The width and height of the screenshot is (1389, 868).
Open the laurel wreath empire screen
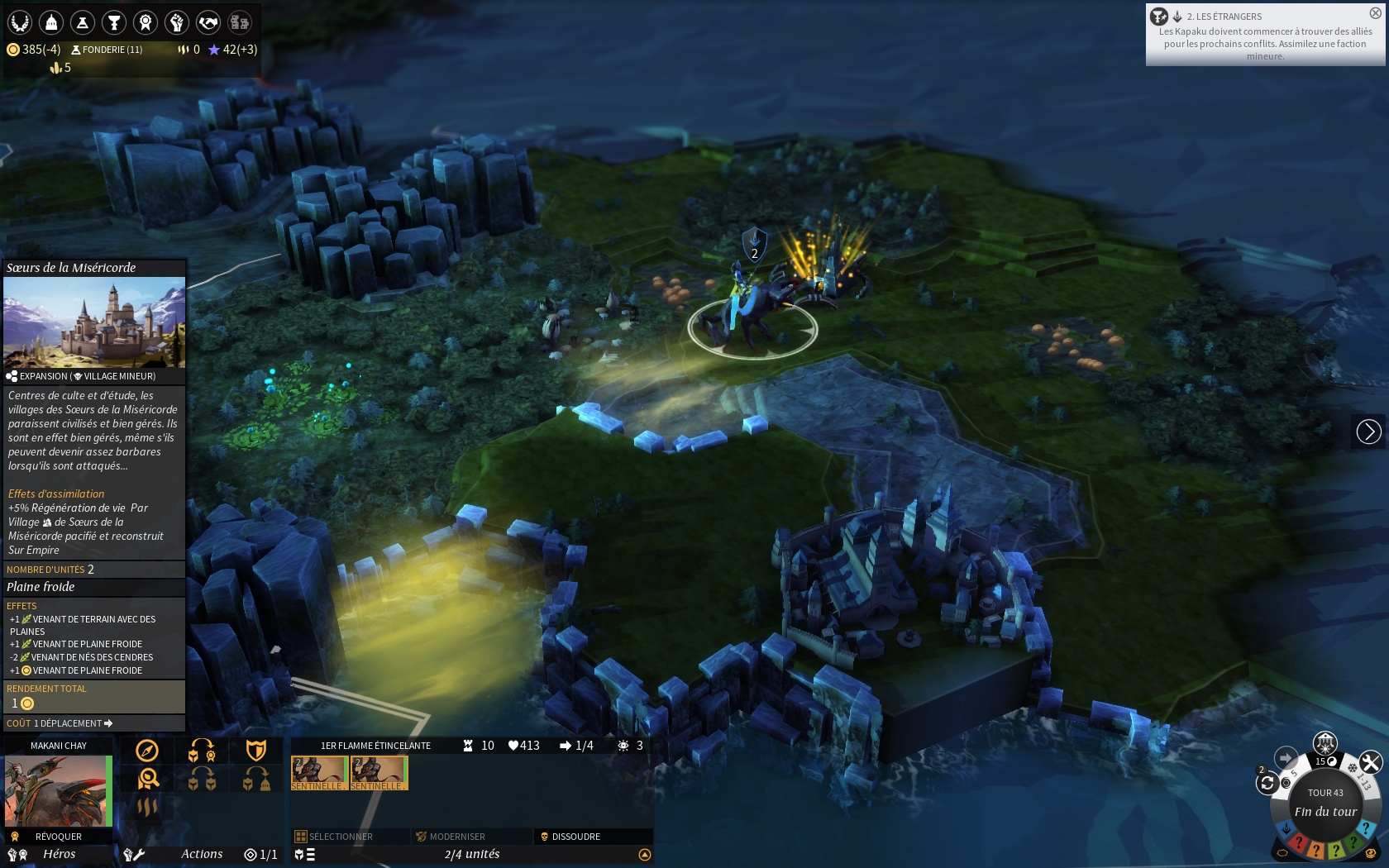tap(20, 22)
